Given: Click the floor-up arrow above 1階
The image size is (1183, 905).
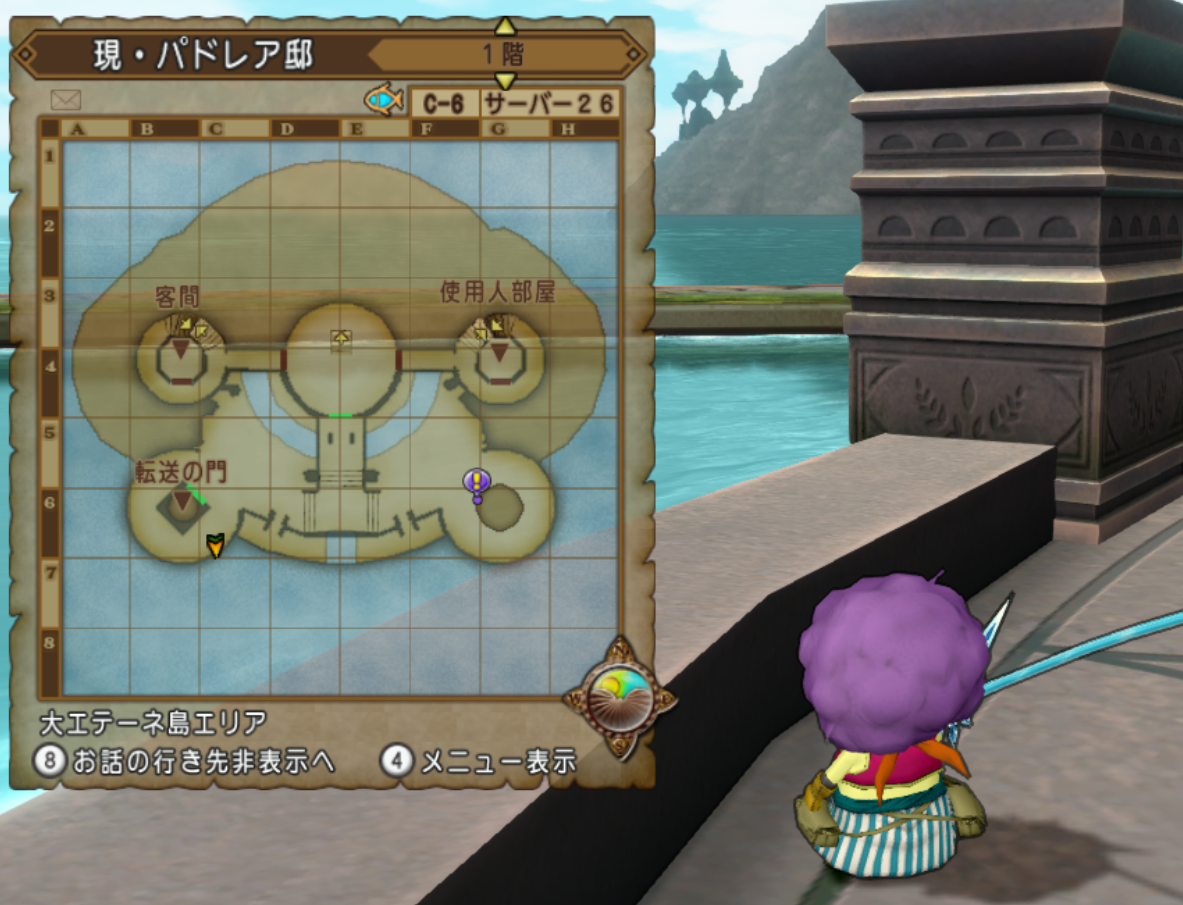Looking at the screenshot, I should [x=506, y=25].
